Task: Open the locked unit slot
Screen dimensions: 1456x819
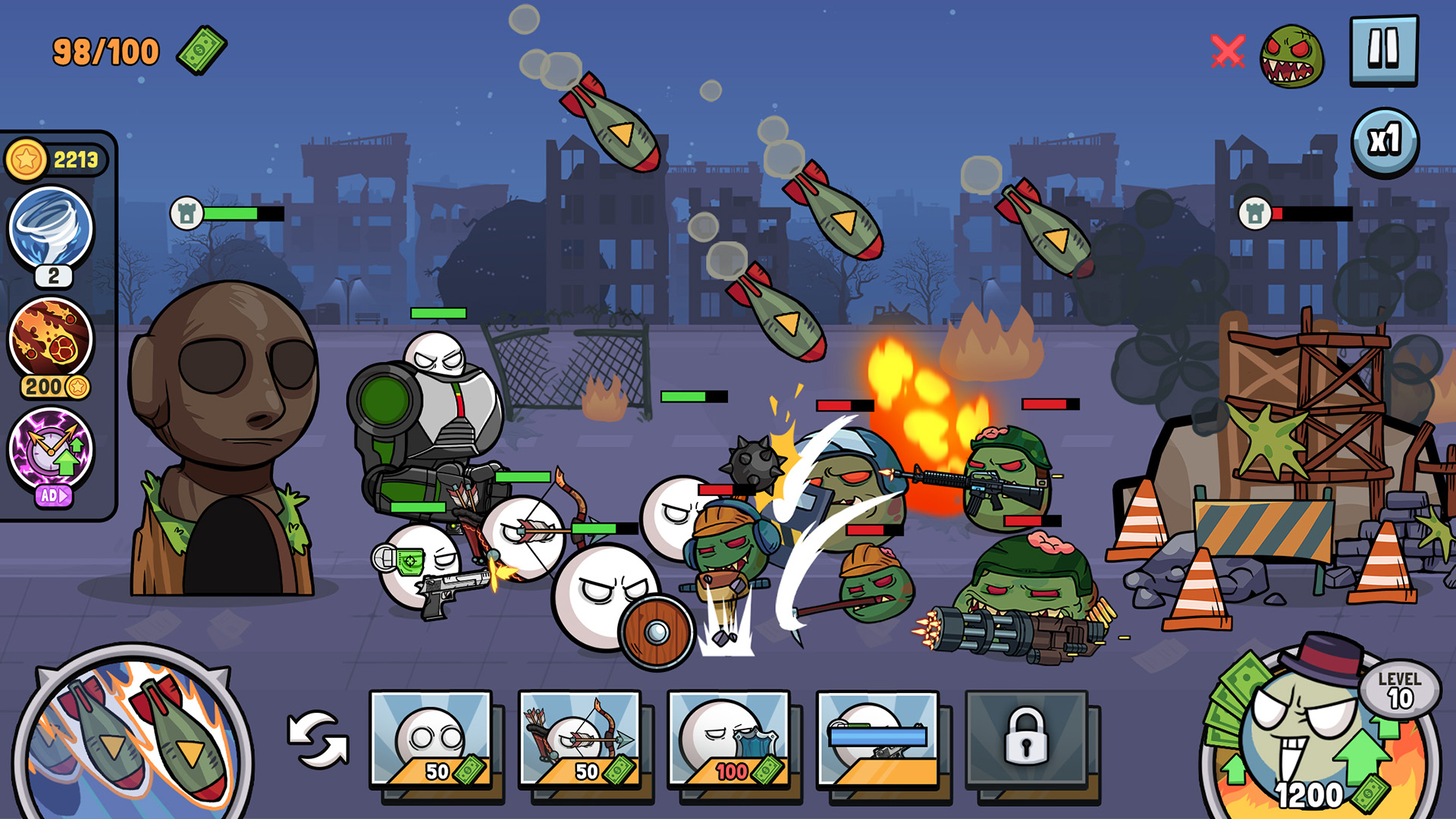Action: pos(1028,739)
